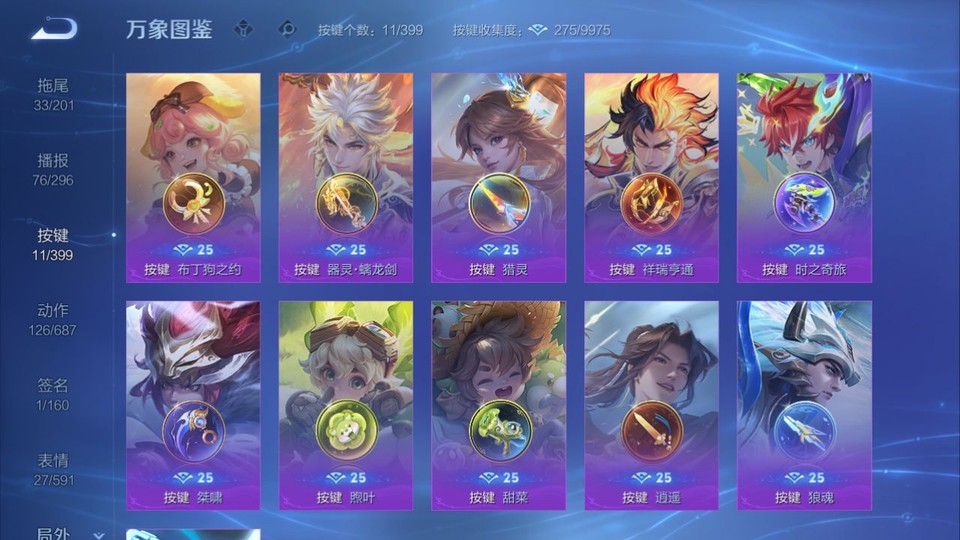The image size is (960, 540).
Task: Open the filter icon beside 万象图鉴
Action: (x=243, y=29)
